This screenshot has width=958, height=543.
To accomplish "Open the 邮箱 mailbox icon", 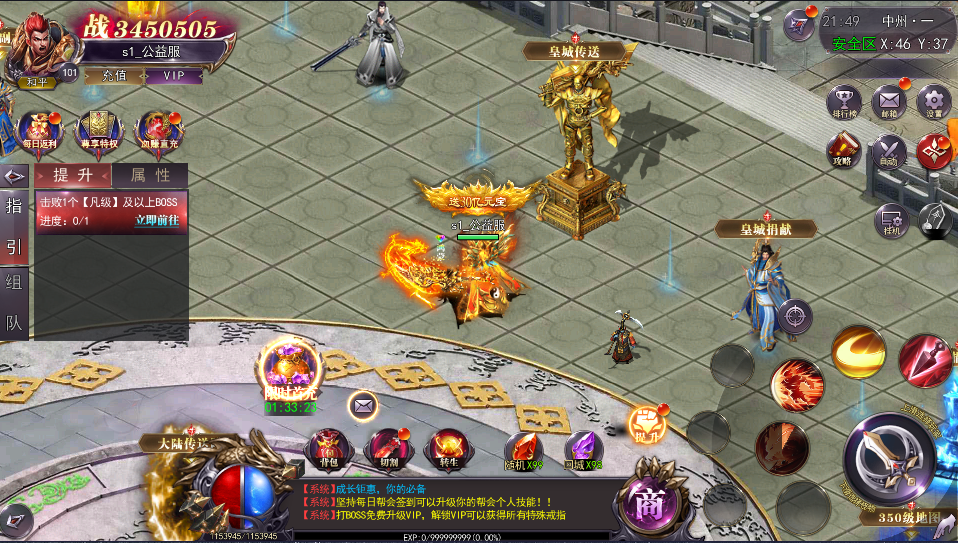I will click(889, 103).
